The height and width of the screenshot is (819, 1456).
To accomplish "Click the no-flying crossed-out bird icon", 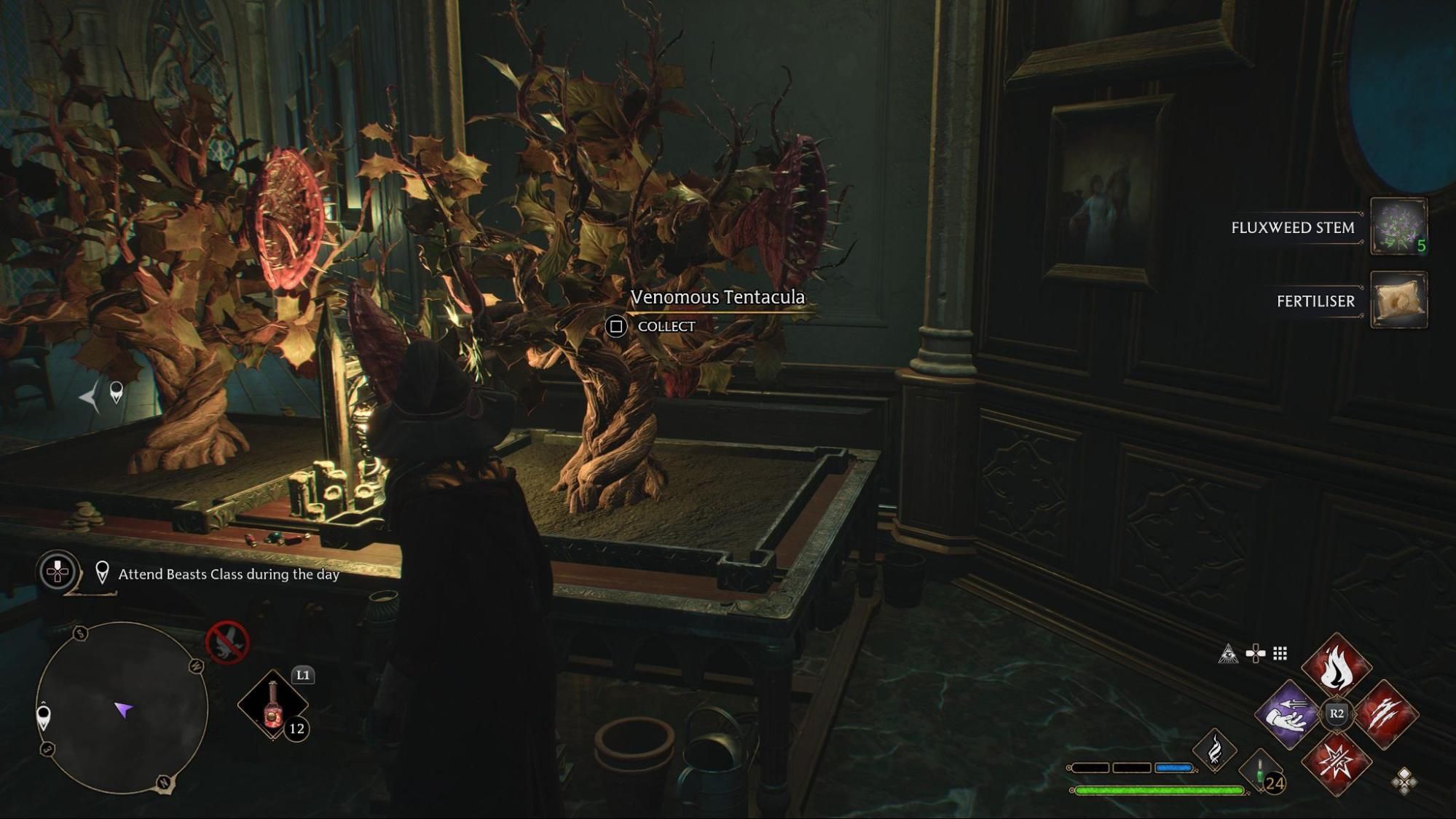I will [227, 643].
